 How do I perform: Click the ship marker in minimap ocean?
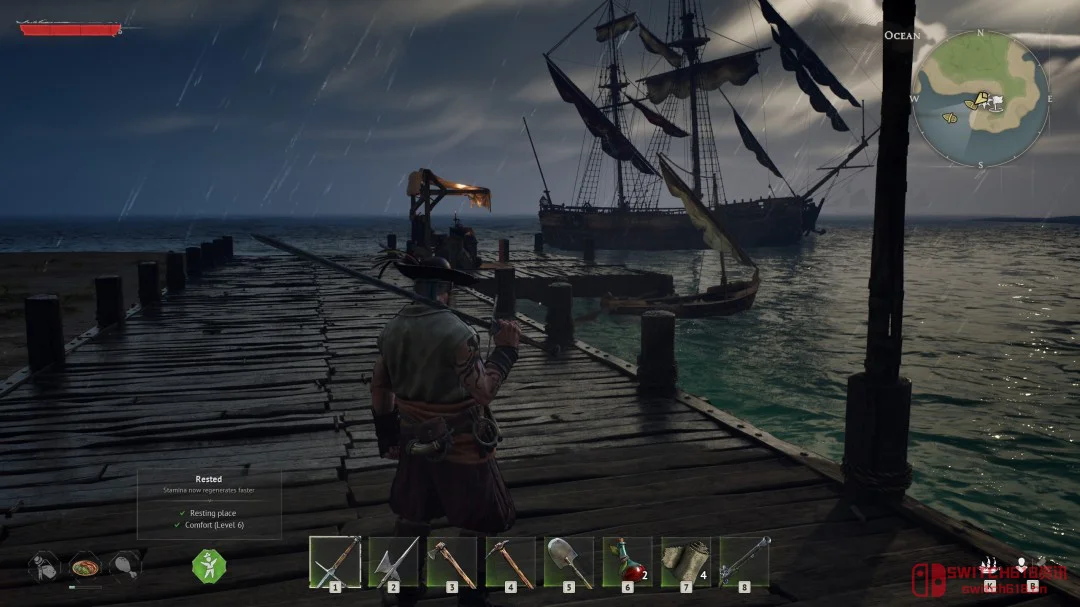coord(949,118)
